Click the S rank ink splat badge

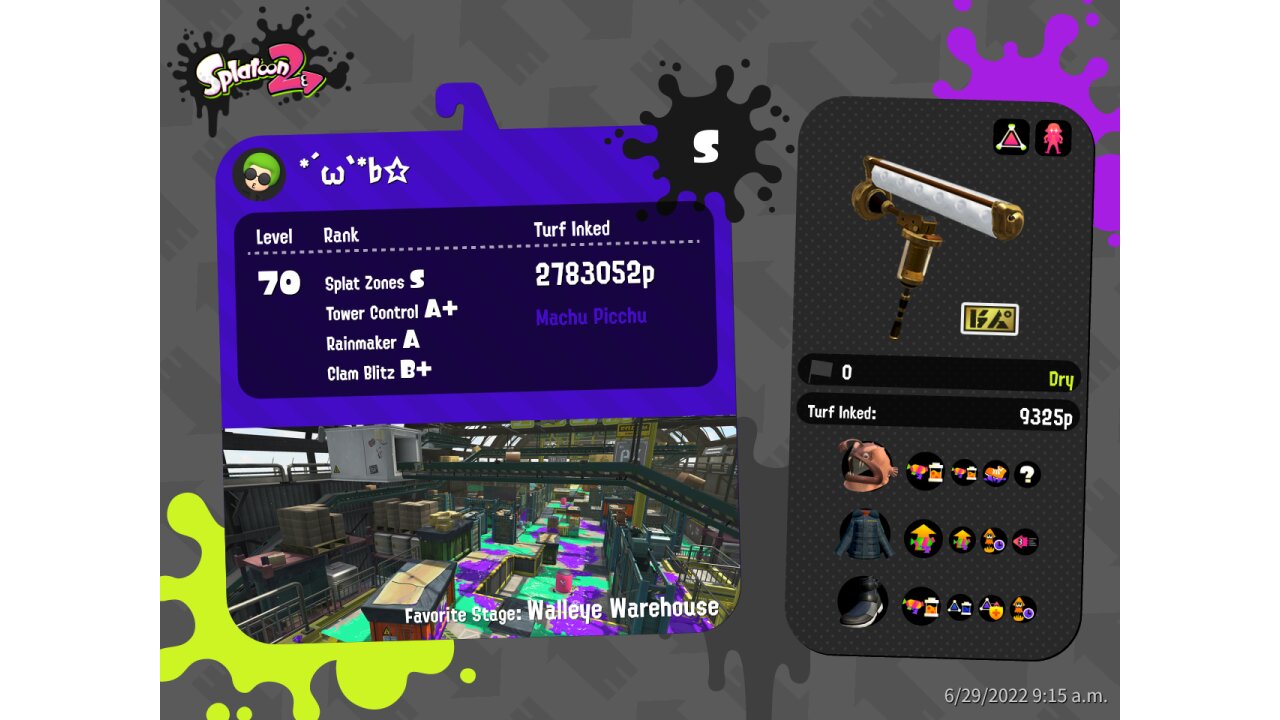click(706, 148)
